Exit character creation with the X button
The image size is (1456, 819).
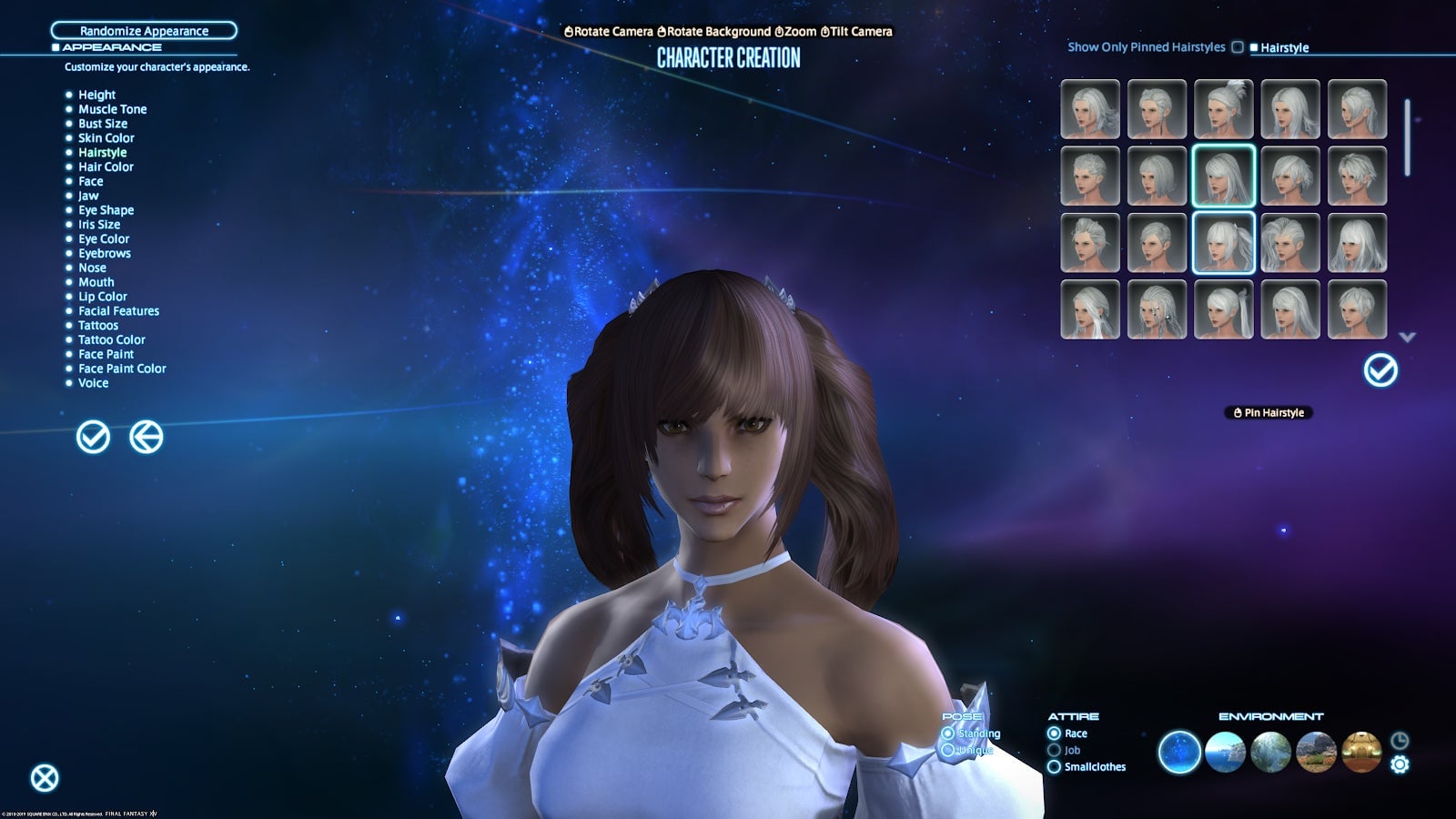(45, 778)
